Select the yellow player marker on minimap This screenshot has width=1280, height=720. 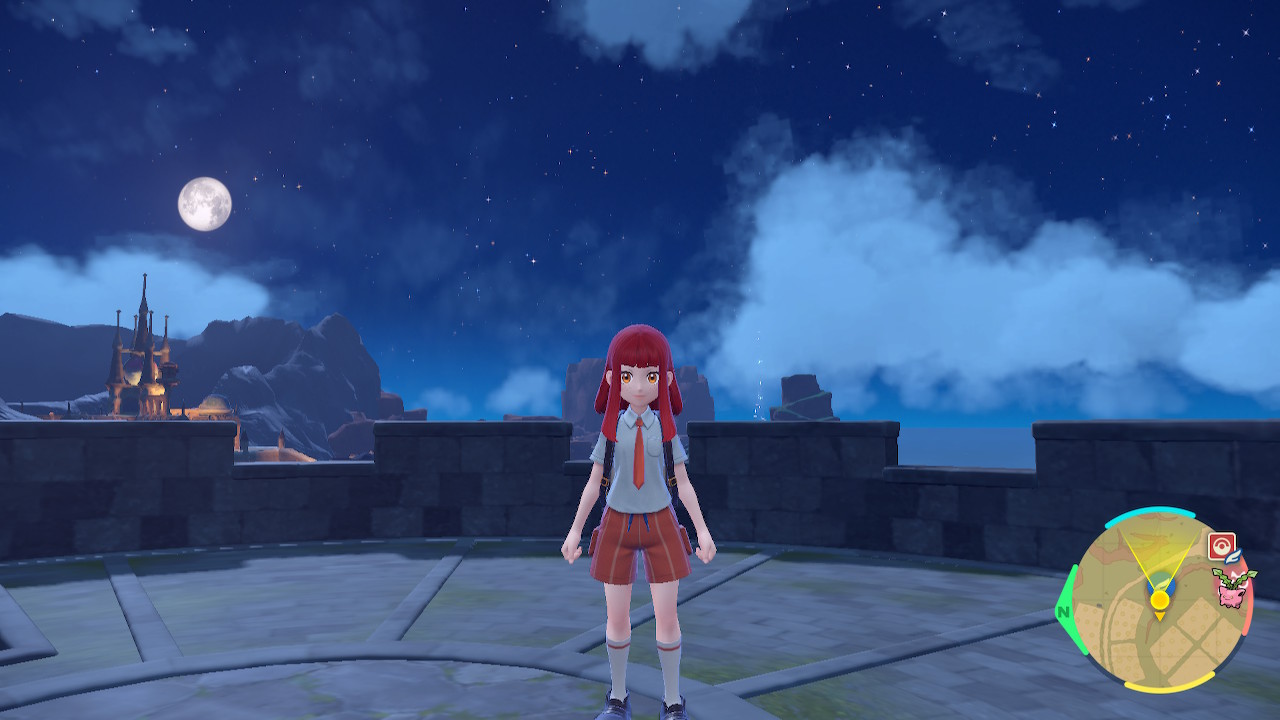[x=1159, y=599]
